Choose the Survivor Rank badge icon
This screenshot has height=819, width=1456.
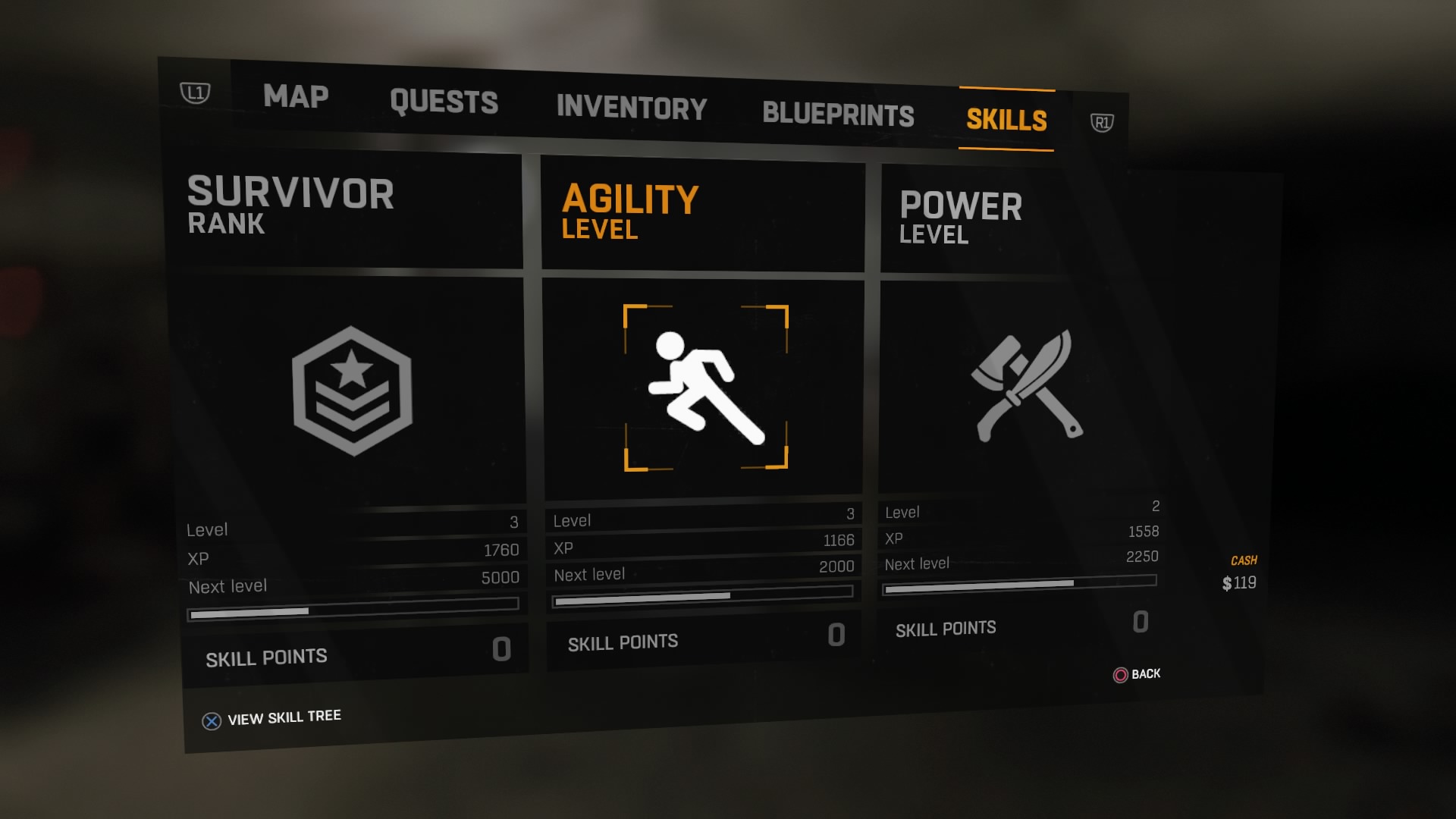pyautogui.click(x=352, y=391)
